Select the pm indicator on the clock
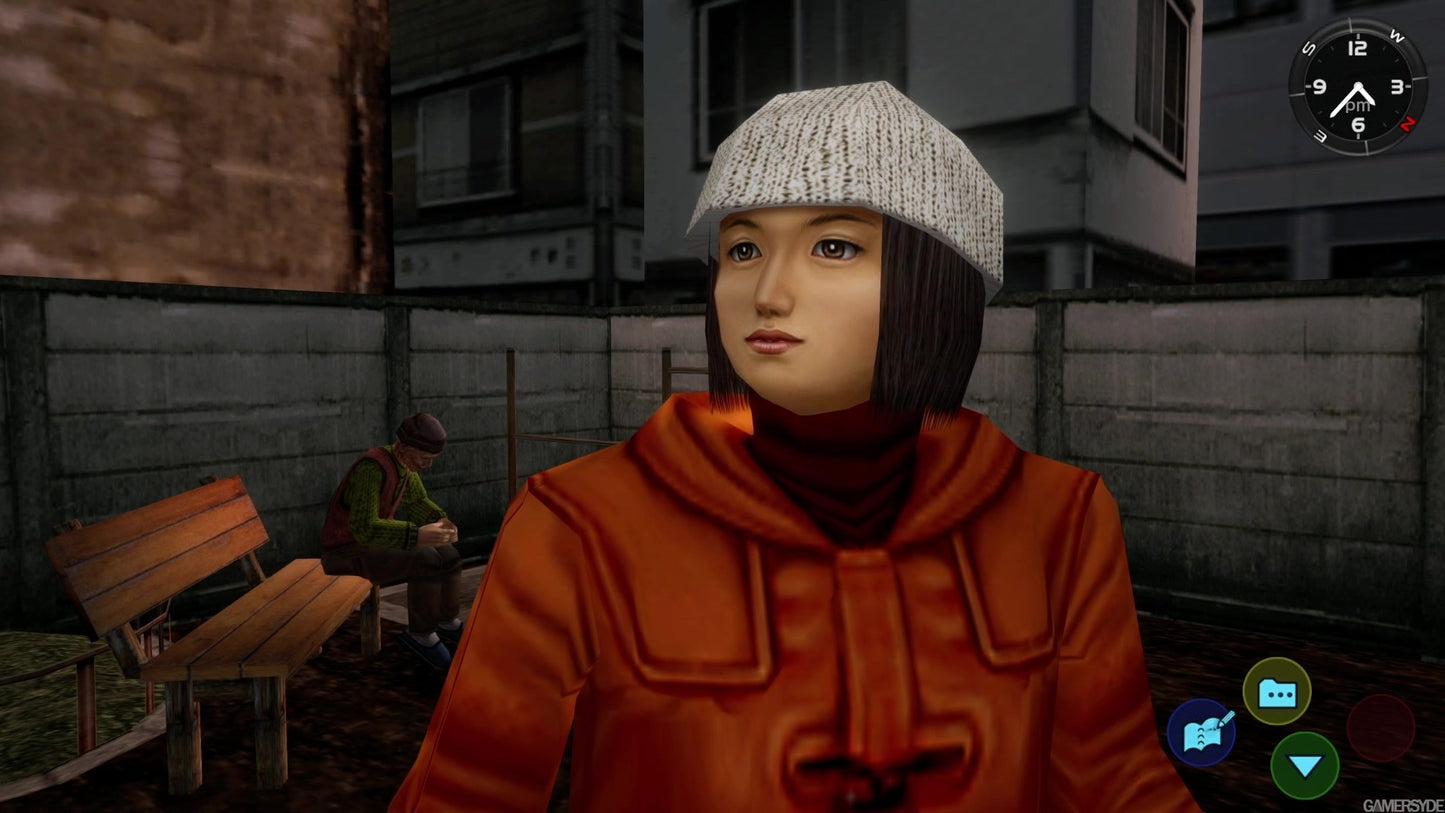This screenshot has height=813, width=1445. (x=1357, y=105)
